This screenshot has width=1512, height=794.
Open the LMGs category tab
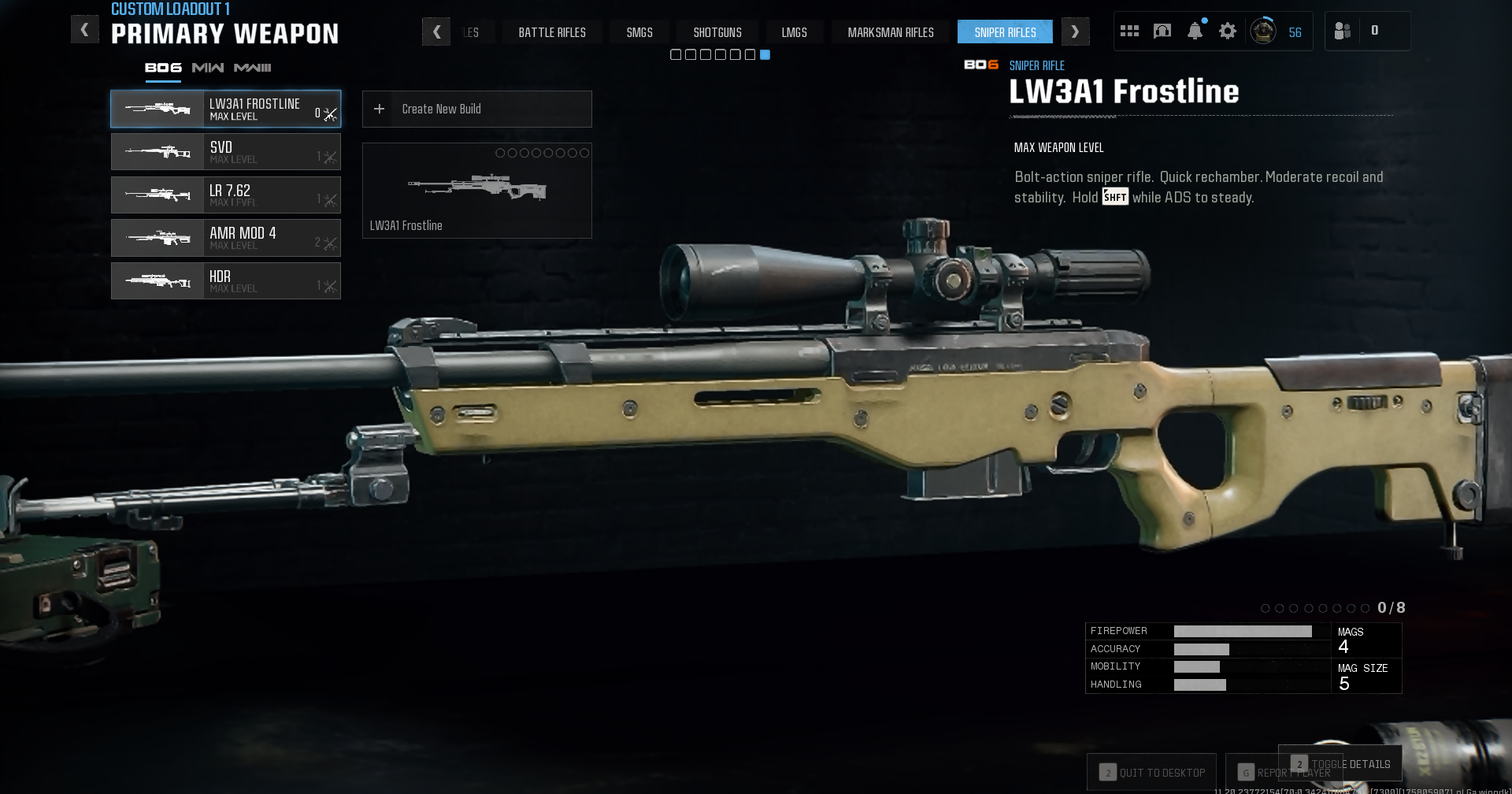[x=794, y=32]
